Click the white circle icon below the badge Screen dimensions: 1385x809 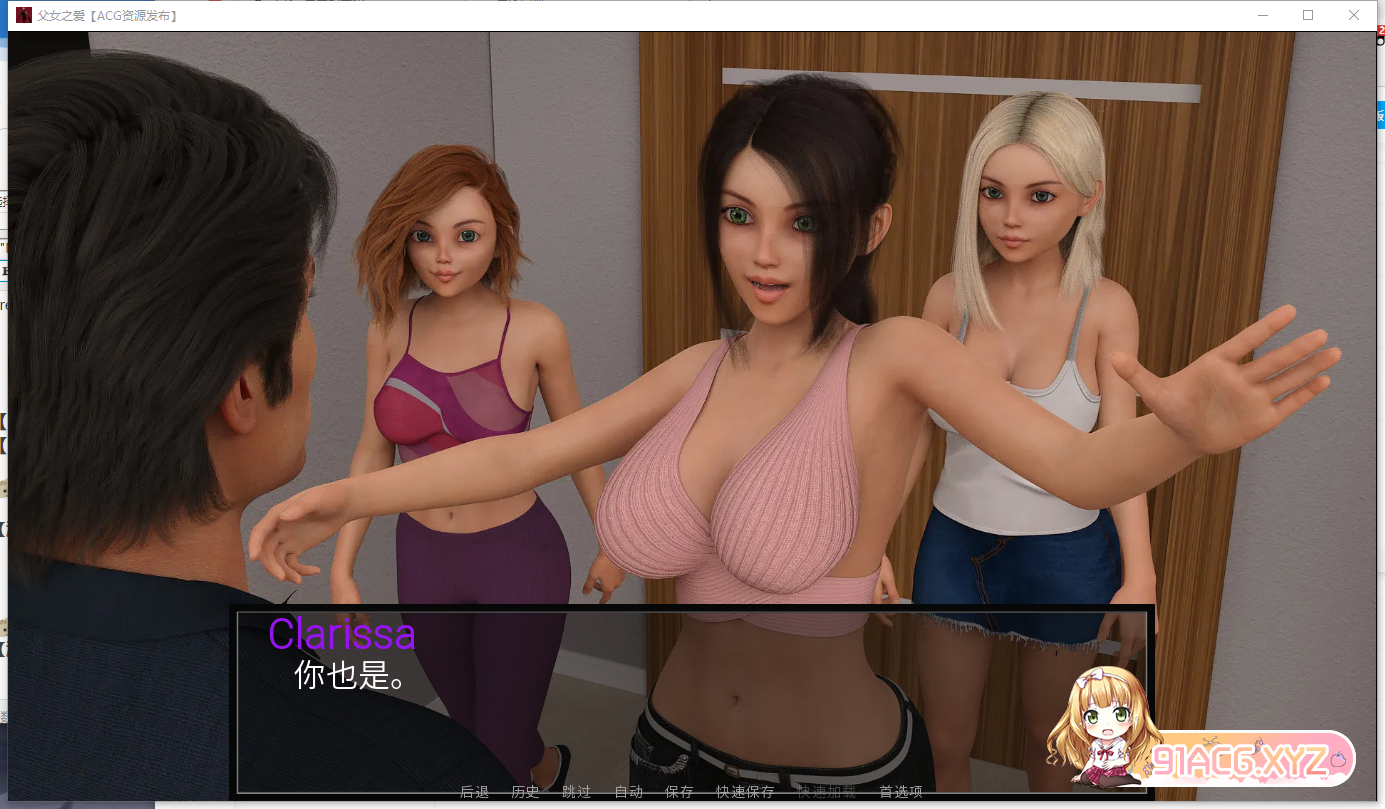[1381, 42]
